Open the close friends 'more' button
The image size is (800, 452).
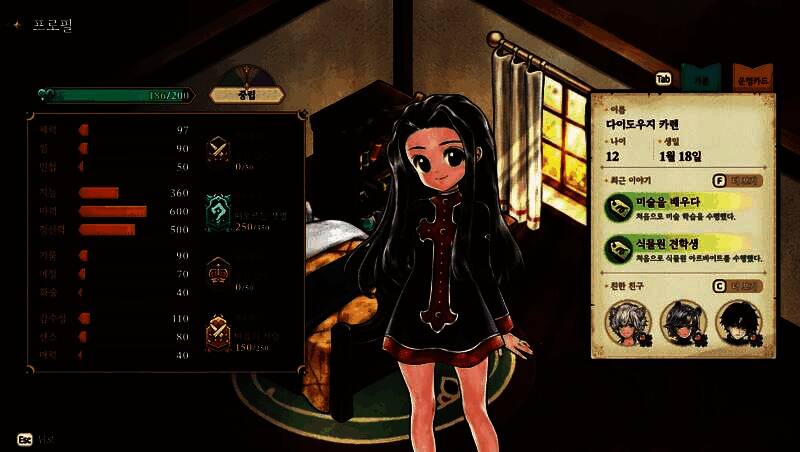pyautogui.click(x=738, y=286)
